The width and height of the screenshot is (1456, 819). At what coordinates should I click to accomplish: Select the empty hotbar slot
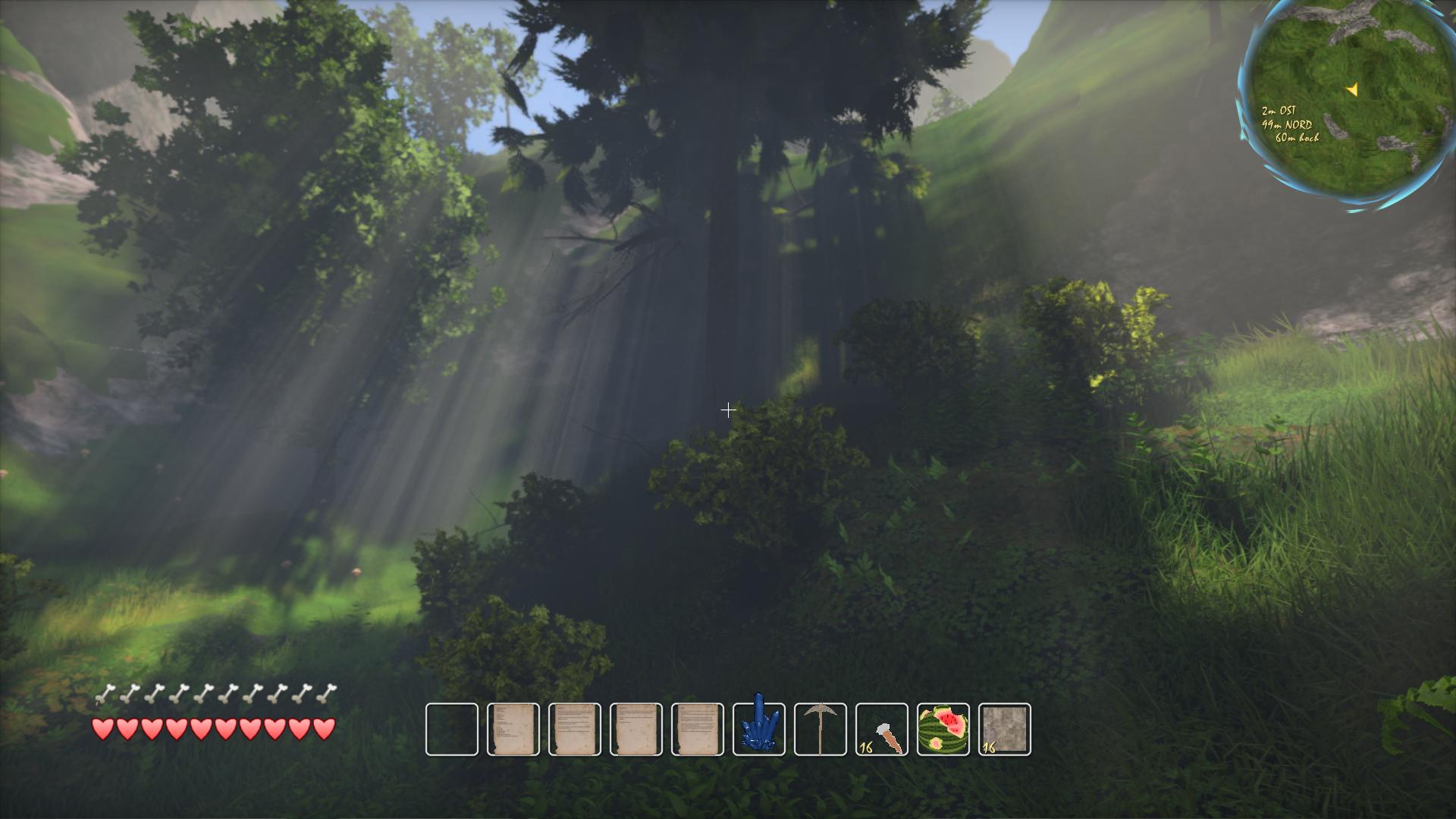click(452, 729)
